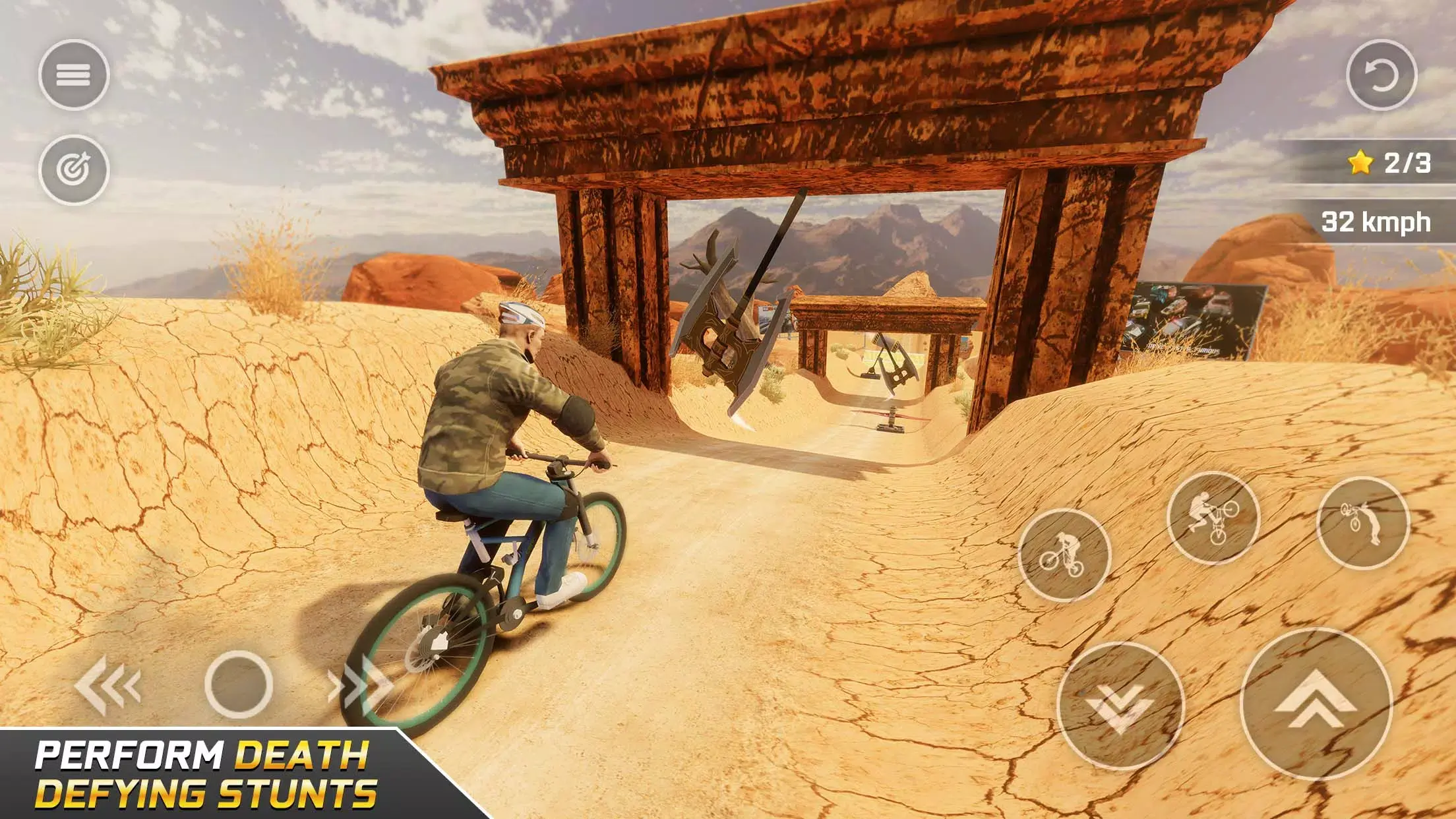Activate the bike jump trick icon
This screenshot has width=1456, height=819.
tap(1212, 518)
